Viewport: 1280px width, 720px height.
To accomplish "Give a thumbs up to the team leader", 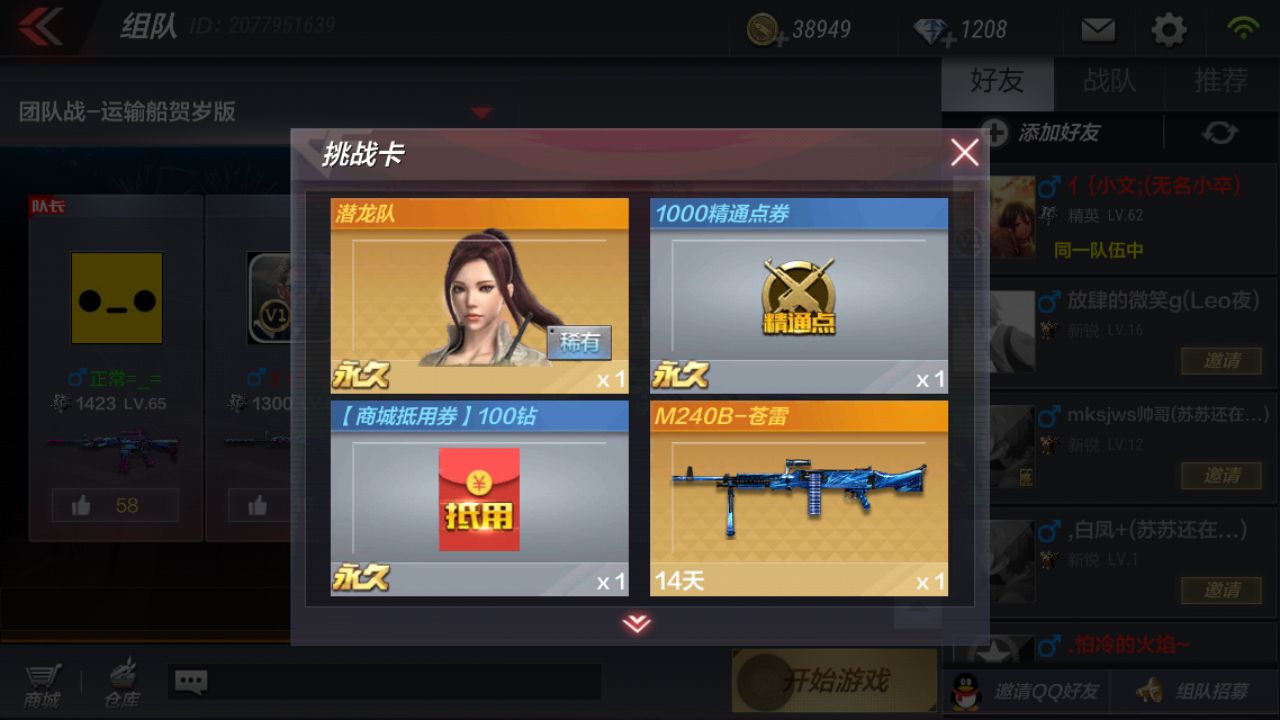I will [115, 505].
